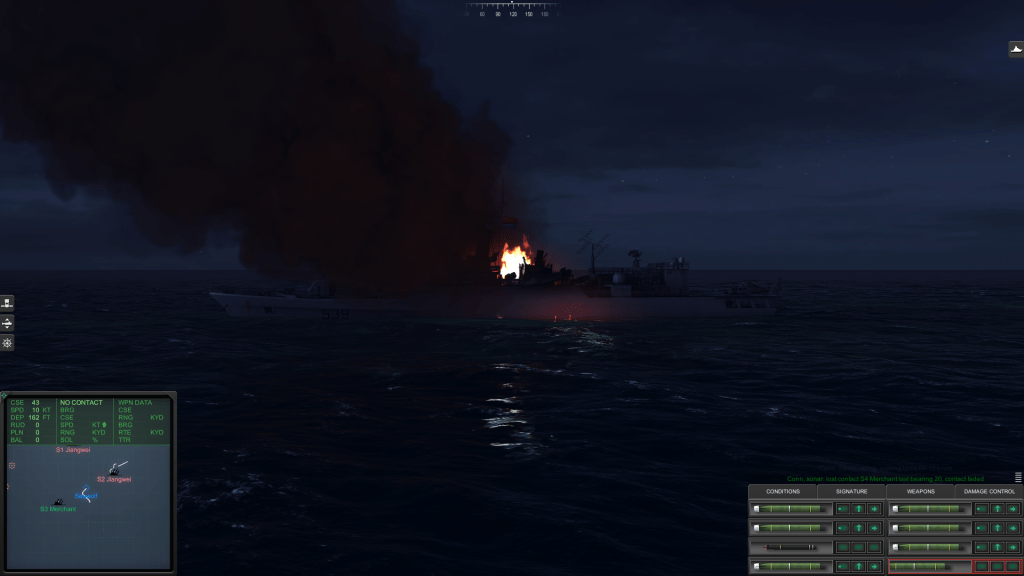The height and width of the screenshot is (576, 1024).
Task: Click the S1 Jiangwei label on the tactical map
Action: 73,450
